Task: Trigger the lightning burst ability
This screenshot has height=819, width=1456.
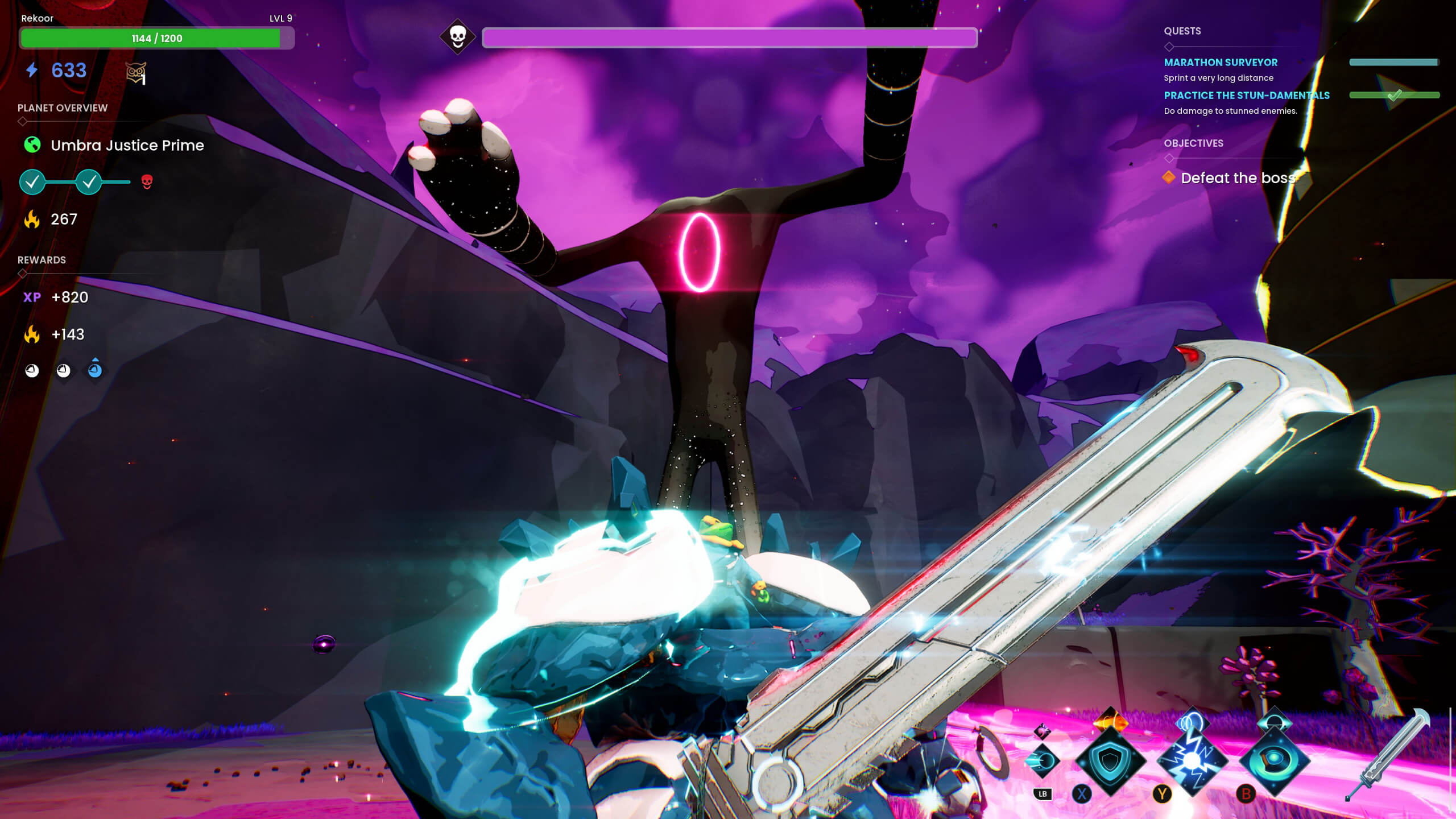Action: (x=1193, y=761)
